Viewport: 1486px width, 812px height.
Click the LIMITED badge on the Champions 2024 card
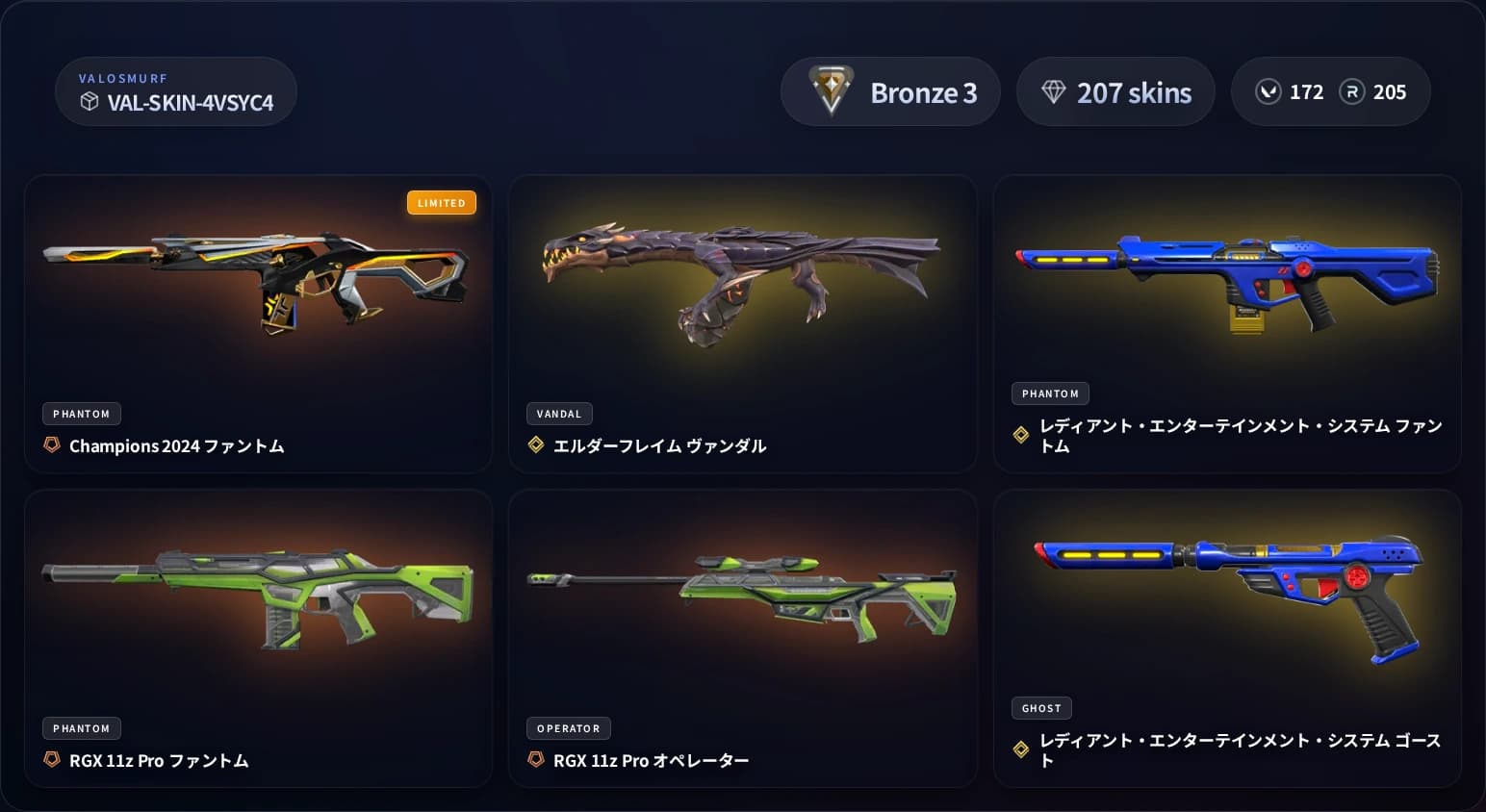point(442,202)
